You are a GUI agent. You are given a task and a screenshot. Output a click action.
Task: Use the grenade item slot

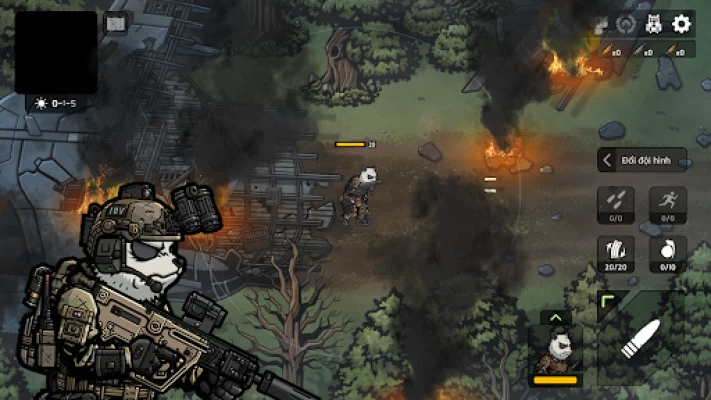click(668, 253)
